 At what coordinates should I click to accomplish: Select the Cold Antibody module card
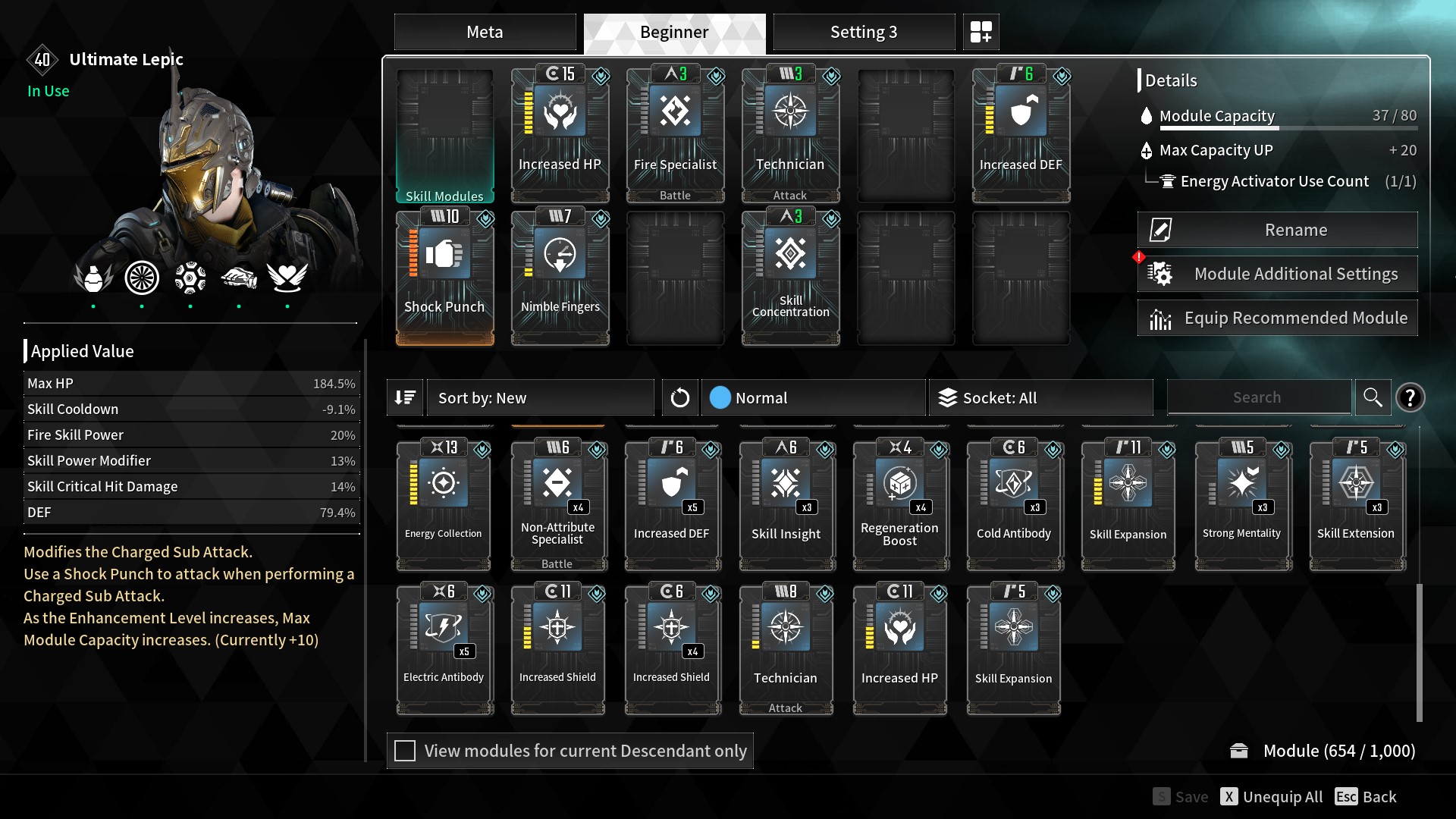(1014, 504)
